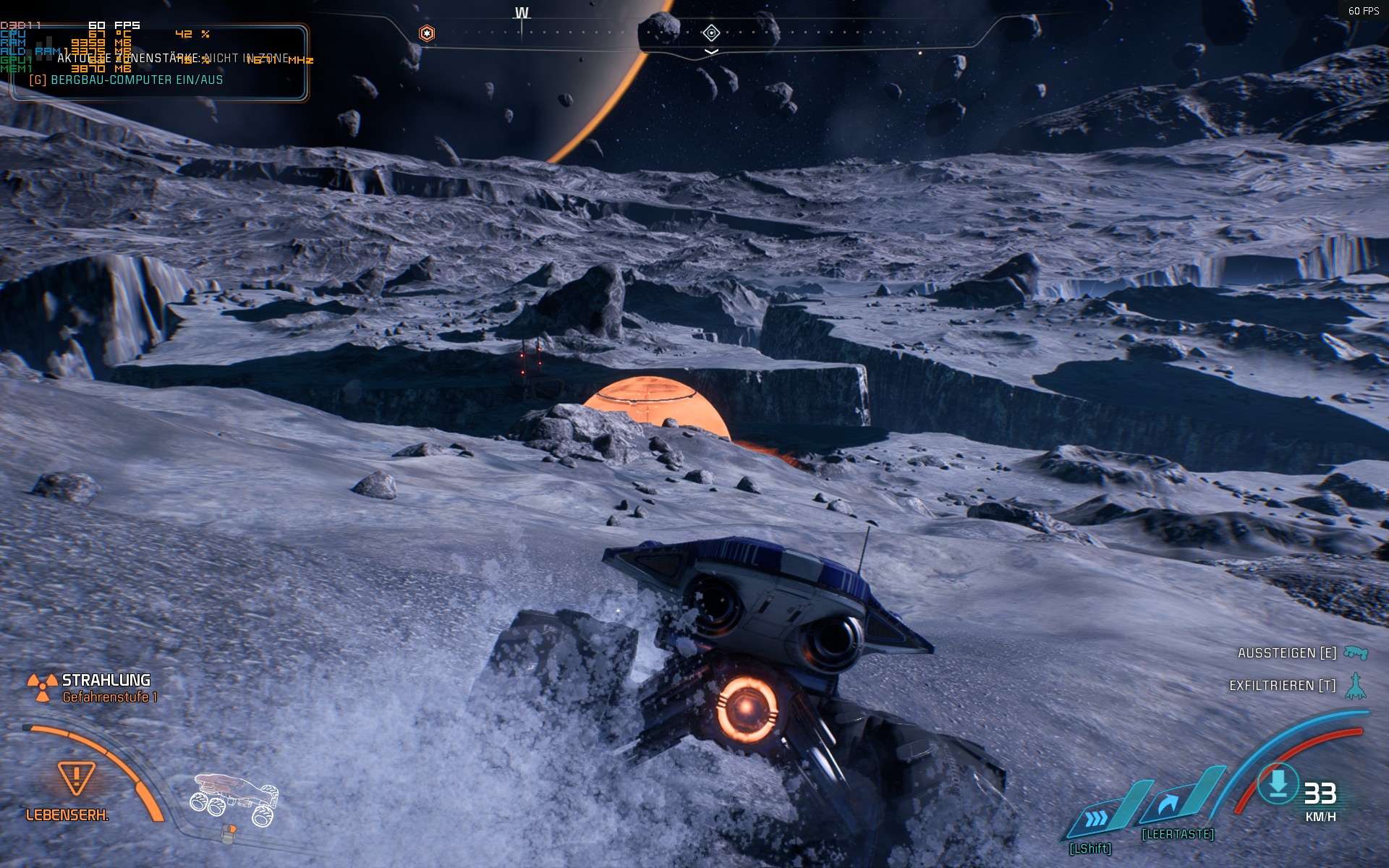Trigger the Nomad jump arrow icon

coord(1168,804)
